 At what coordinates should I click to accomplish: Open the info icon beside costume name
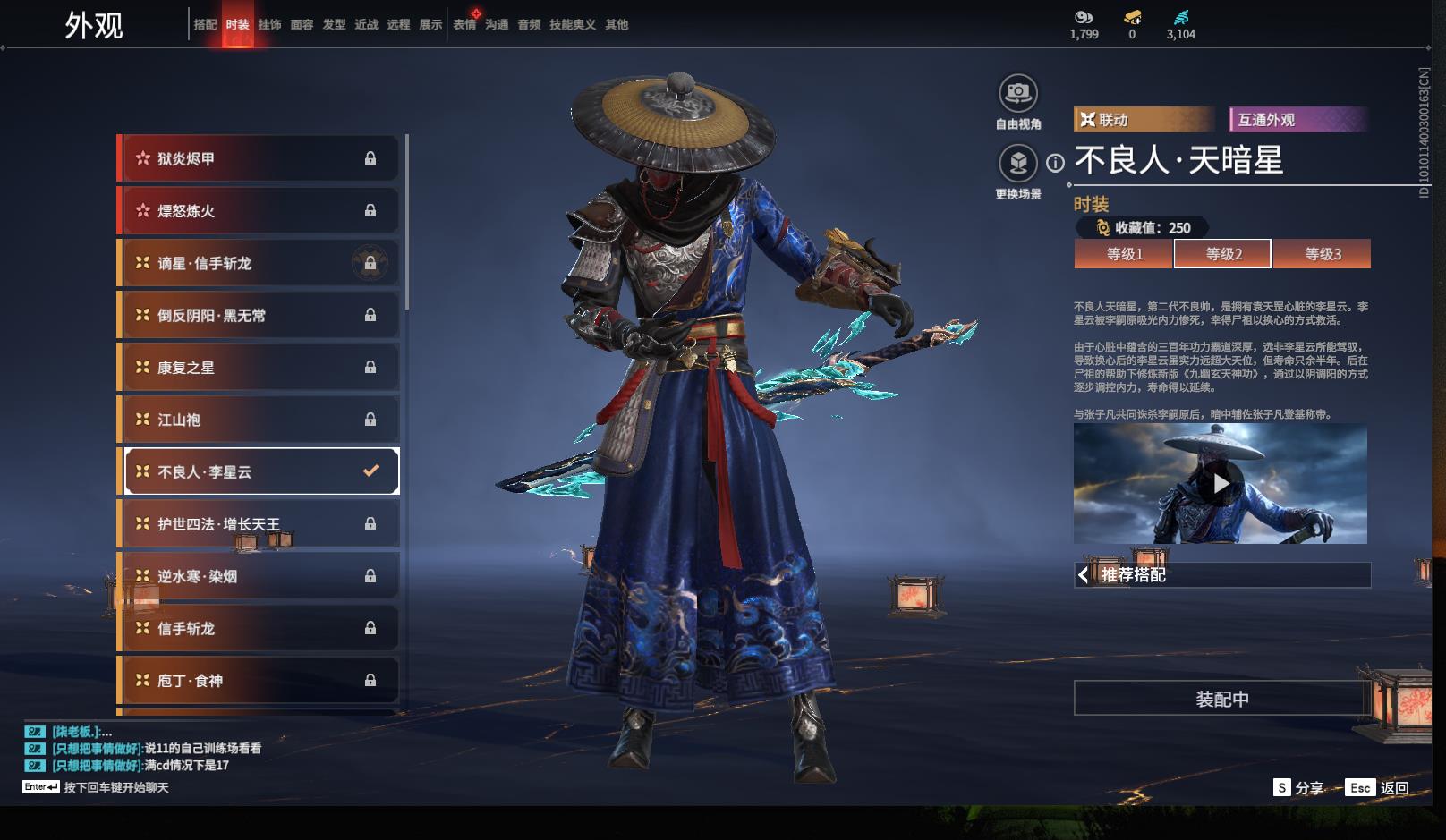[x=1056, y=163]
